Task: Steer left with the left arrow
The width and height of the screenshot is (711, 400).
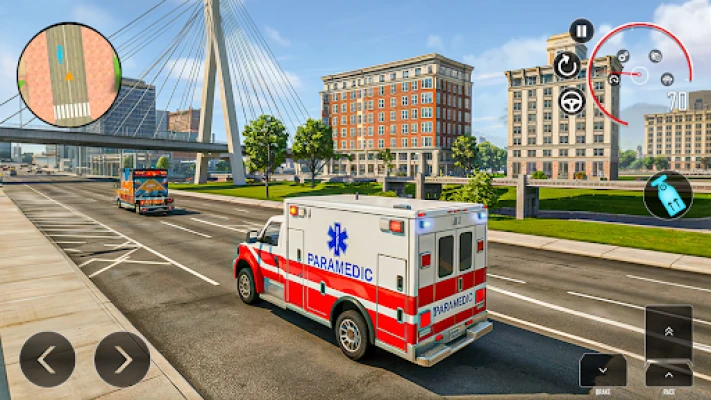Action: pyautogui.click(x=47, y=359)
